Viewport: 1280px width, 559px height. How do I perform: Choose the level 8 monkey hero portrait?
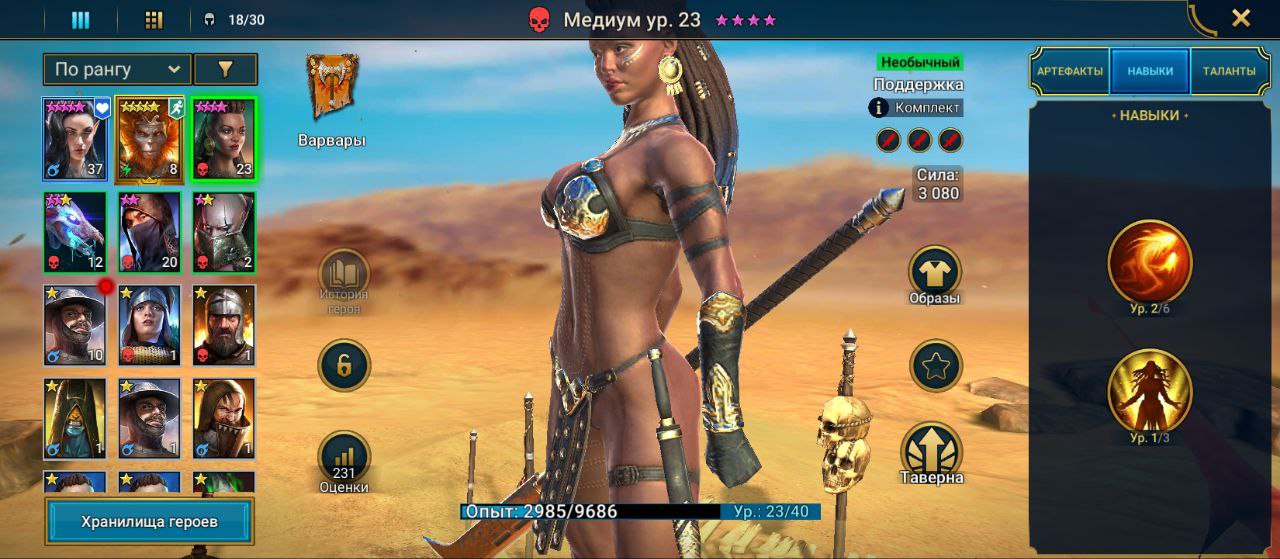(149, 138)
